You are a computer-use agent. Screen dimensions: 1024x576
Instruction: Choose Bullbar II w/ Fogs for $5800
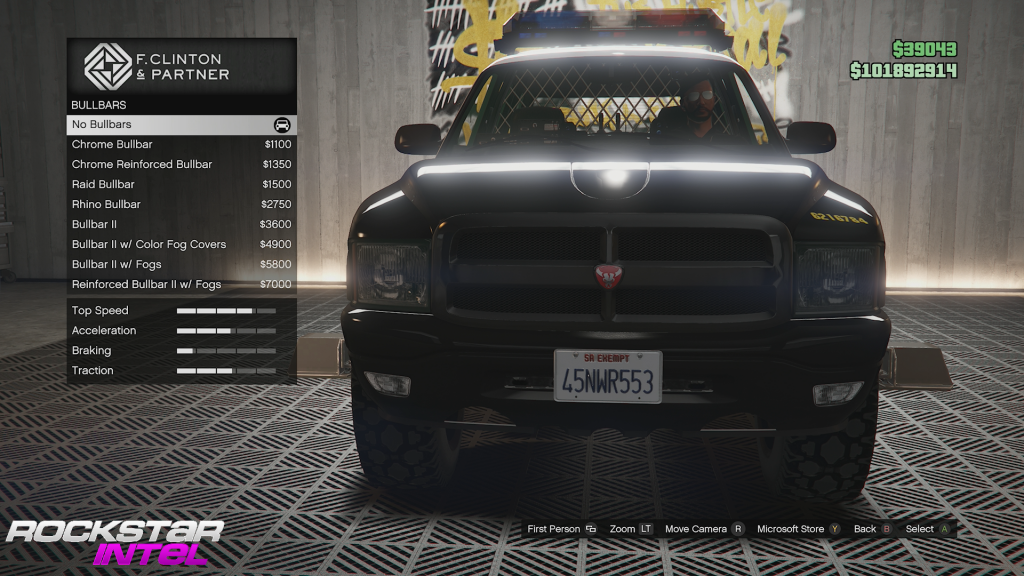click(x=181, y=265)
